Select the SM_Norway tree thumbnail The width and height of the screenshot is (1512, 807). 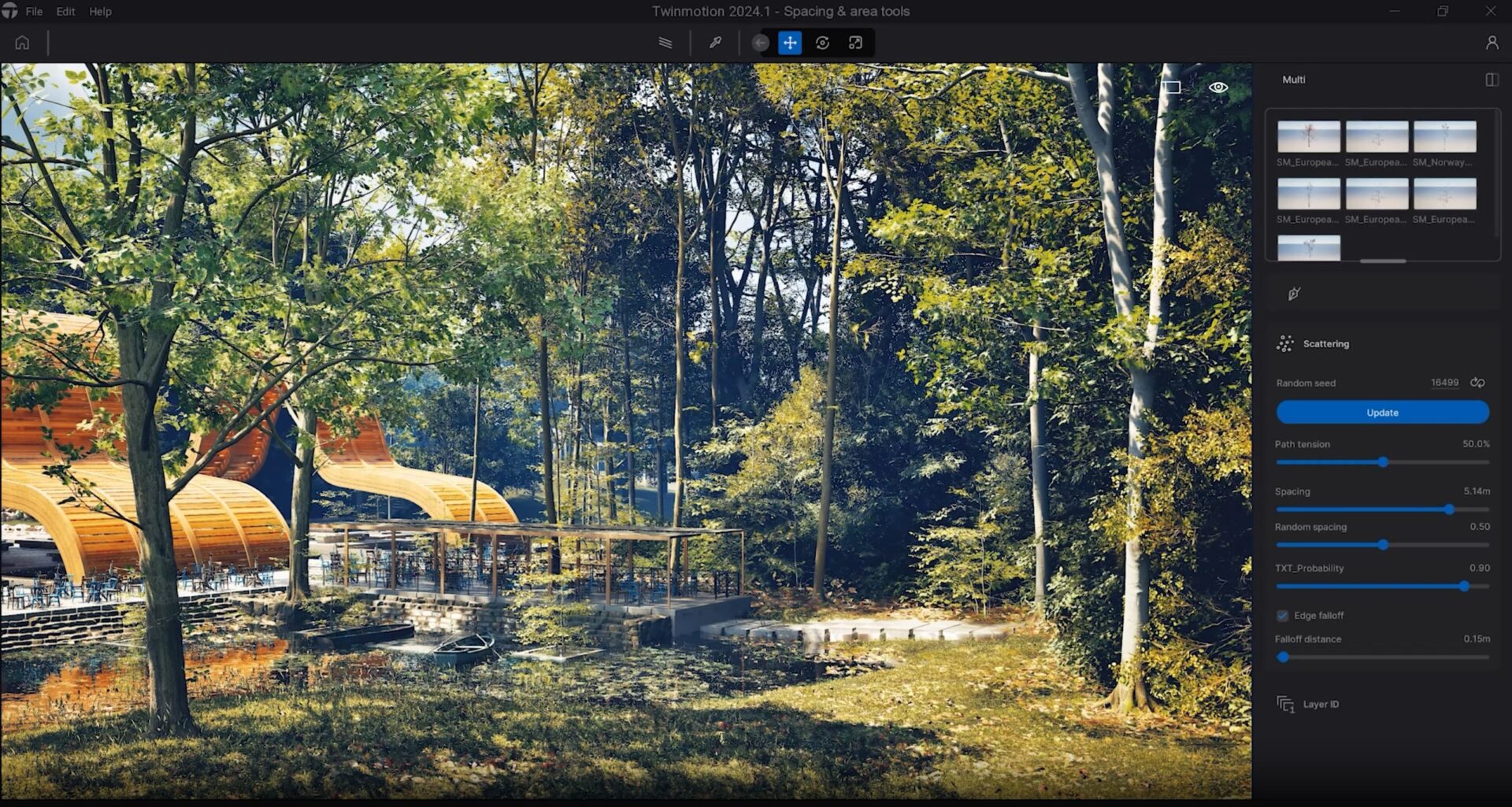coord(1444,137)
